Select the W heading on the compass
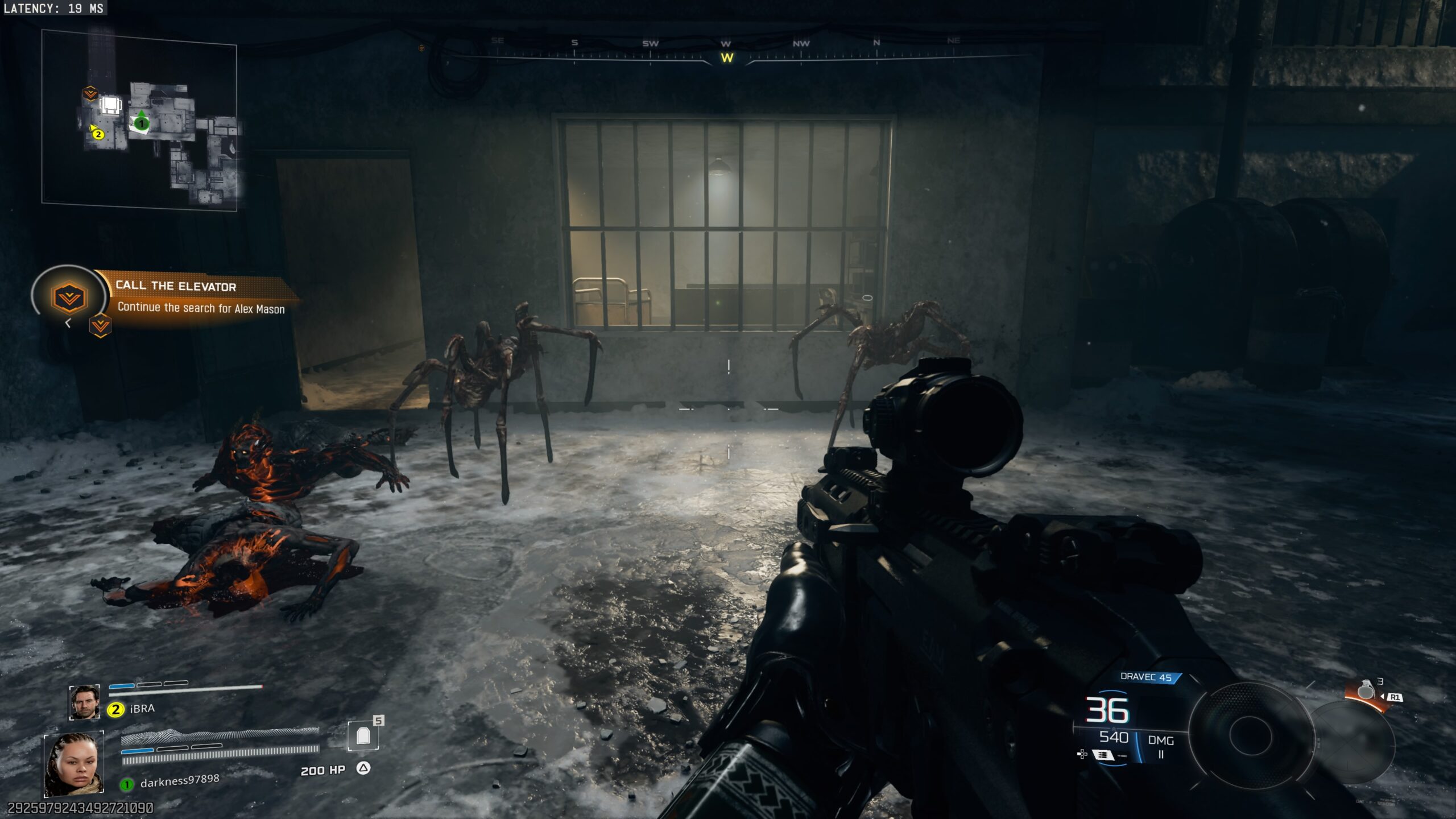This screenshot has height=819, width=1456. 727,58
